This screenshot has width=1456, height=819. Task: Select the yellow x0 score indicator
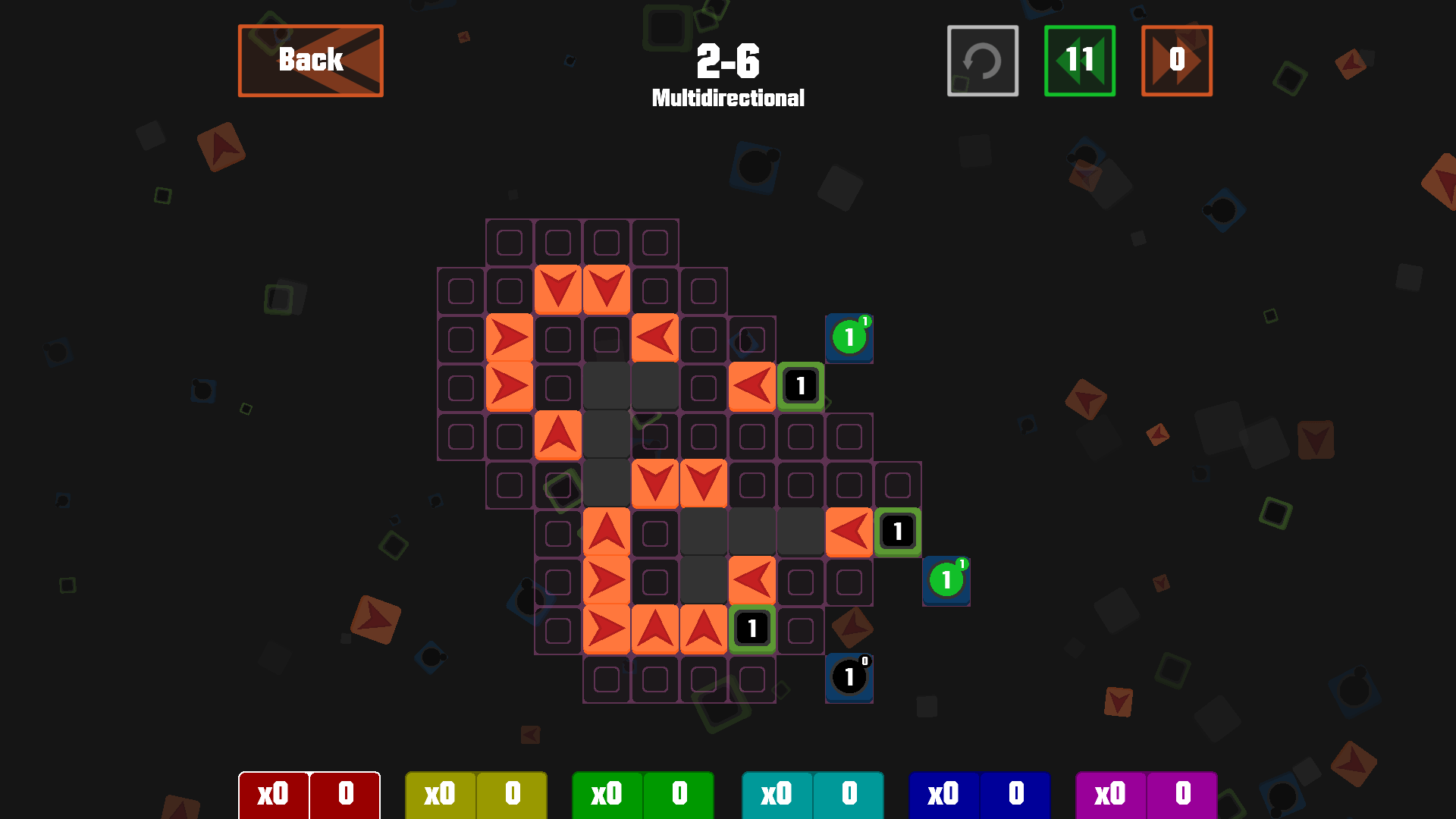(x=441, y=795)
